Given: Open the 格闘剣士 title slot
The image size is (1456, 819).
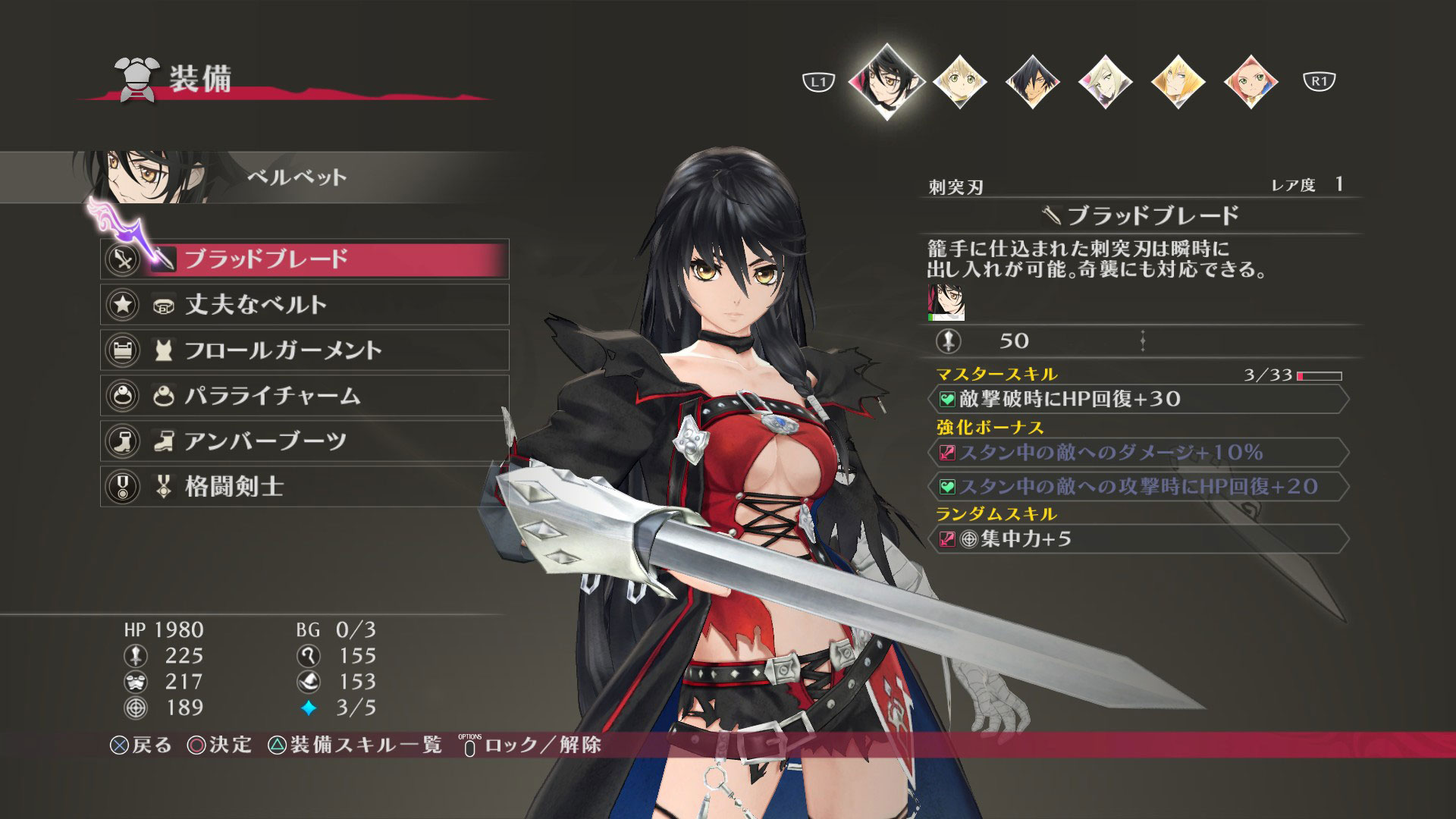Looking at the screenshot, I should [x=305, y=487].
